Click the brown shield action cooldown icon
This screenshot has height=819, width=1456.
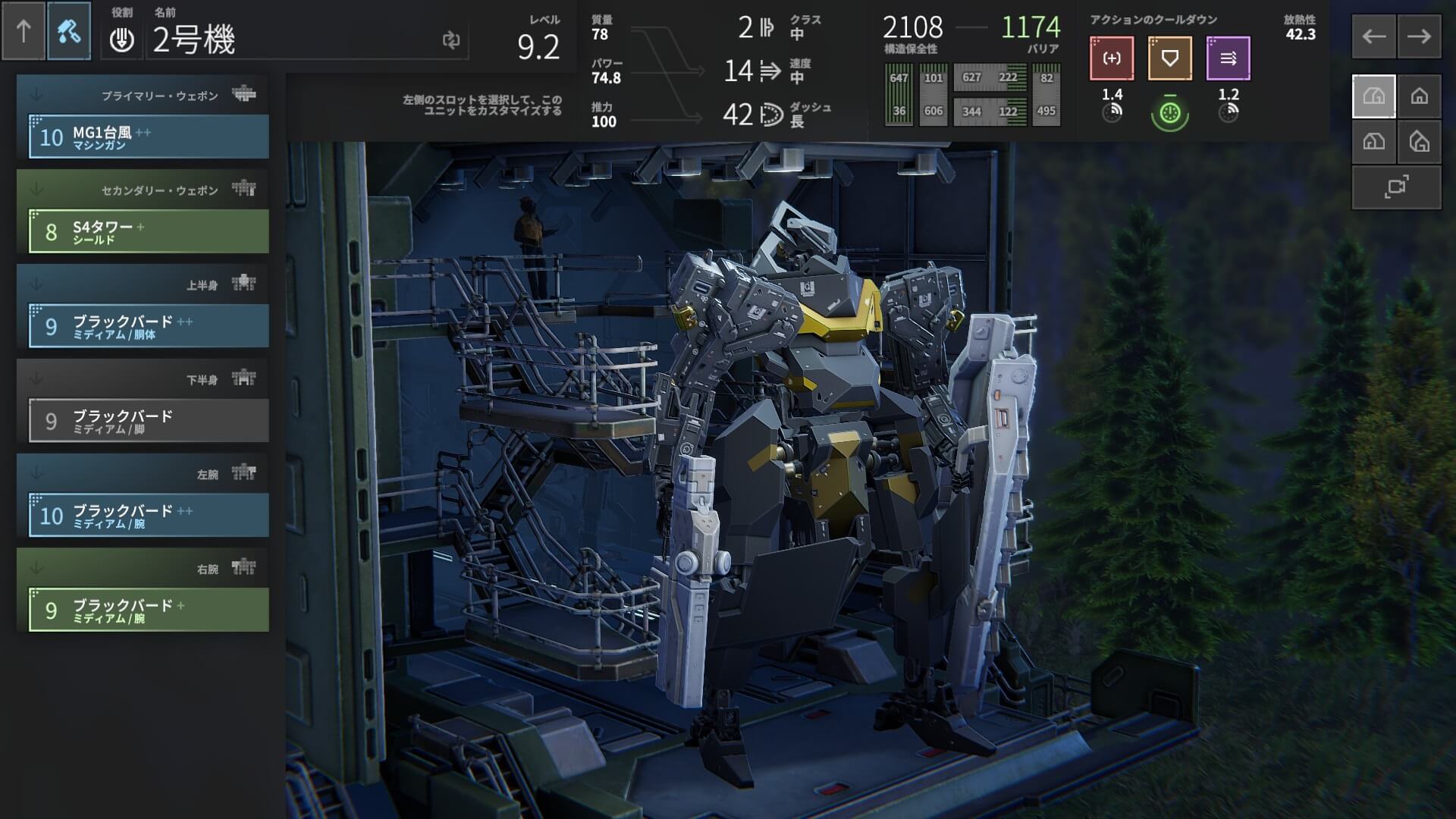tap(1169, 58)
